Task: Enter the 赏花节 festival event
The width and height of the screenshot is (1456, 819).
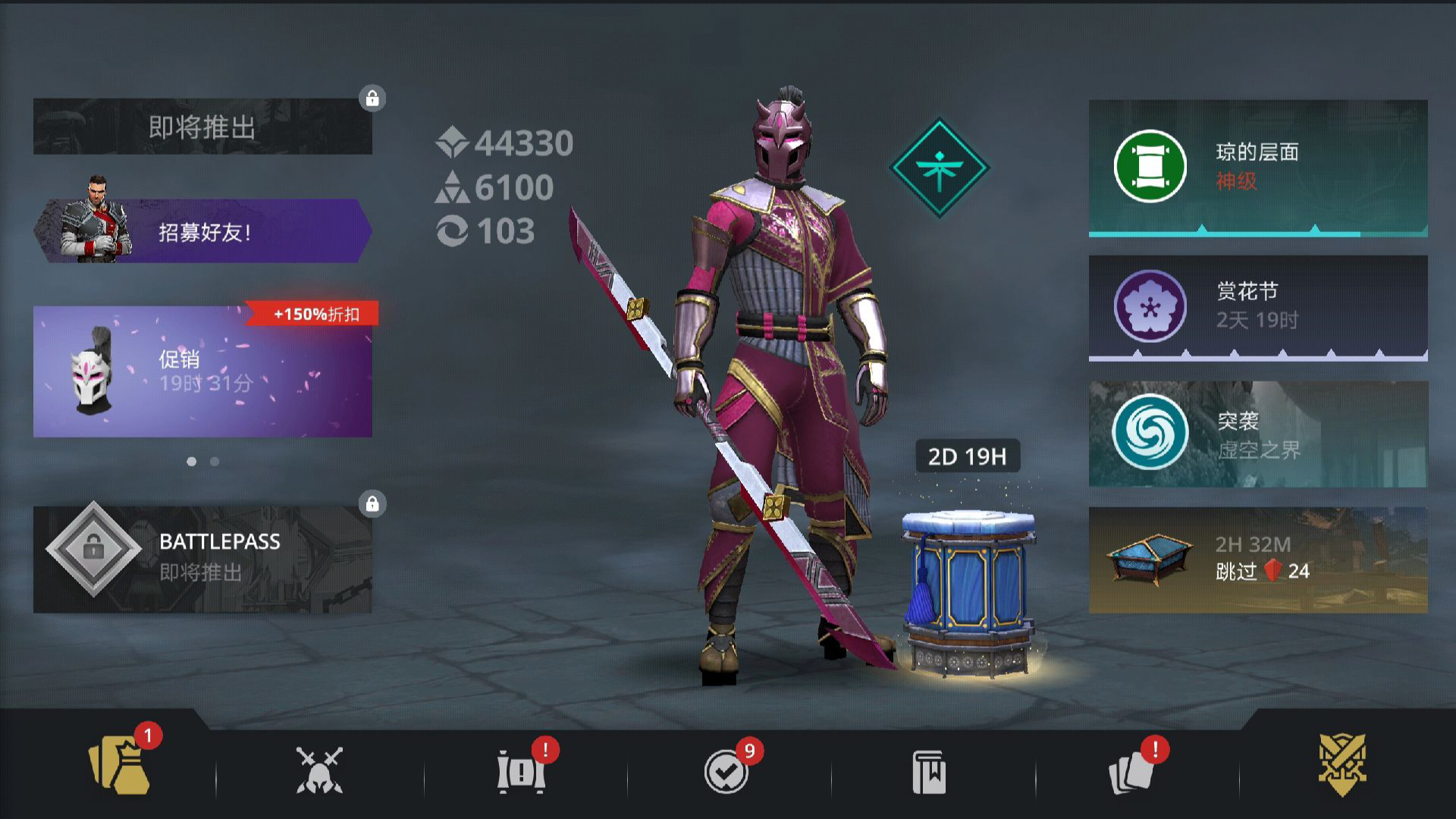Action: coord(1257,307)
